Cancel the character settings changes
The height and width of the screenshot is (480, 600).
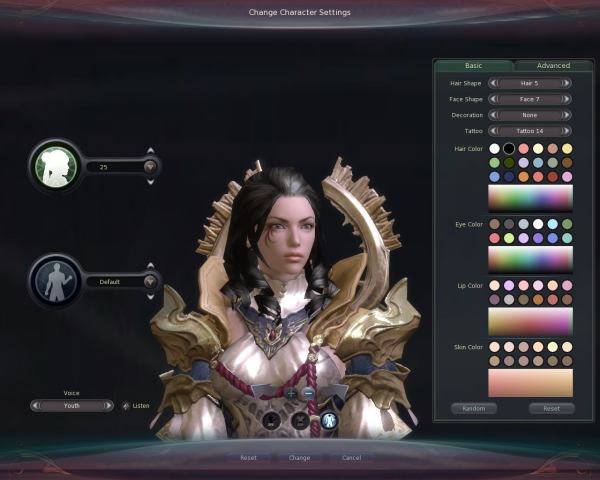(x=351, y=457)
